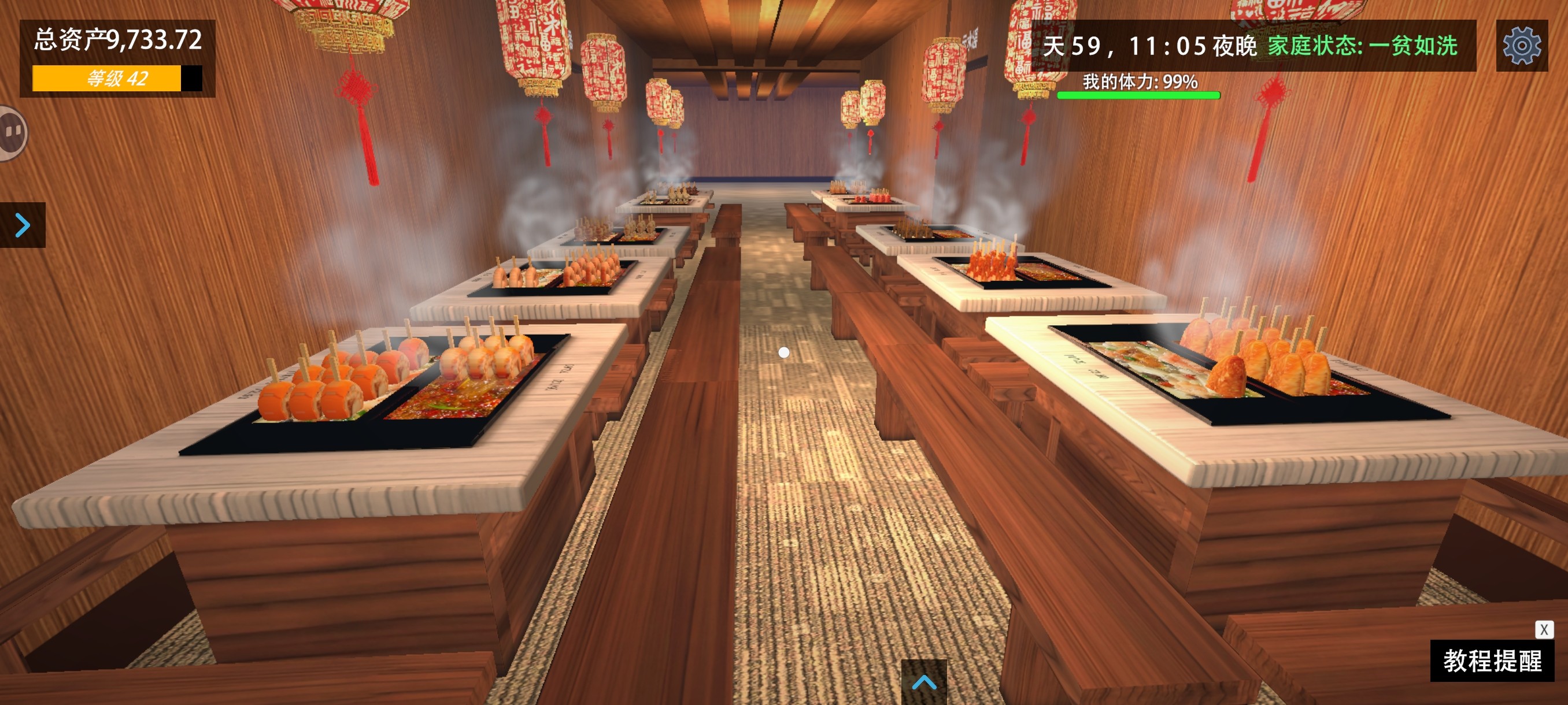Open the gear settings menu
Screen dimensions: 1568x705
1521,46
